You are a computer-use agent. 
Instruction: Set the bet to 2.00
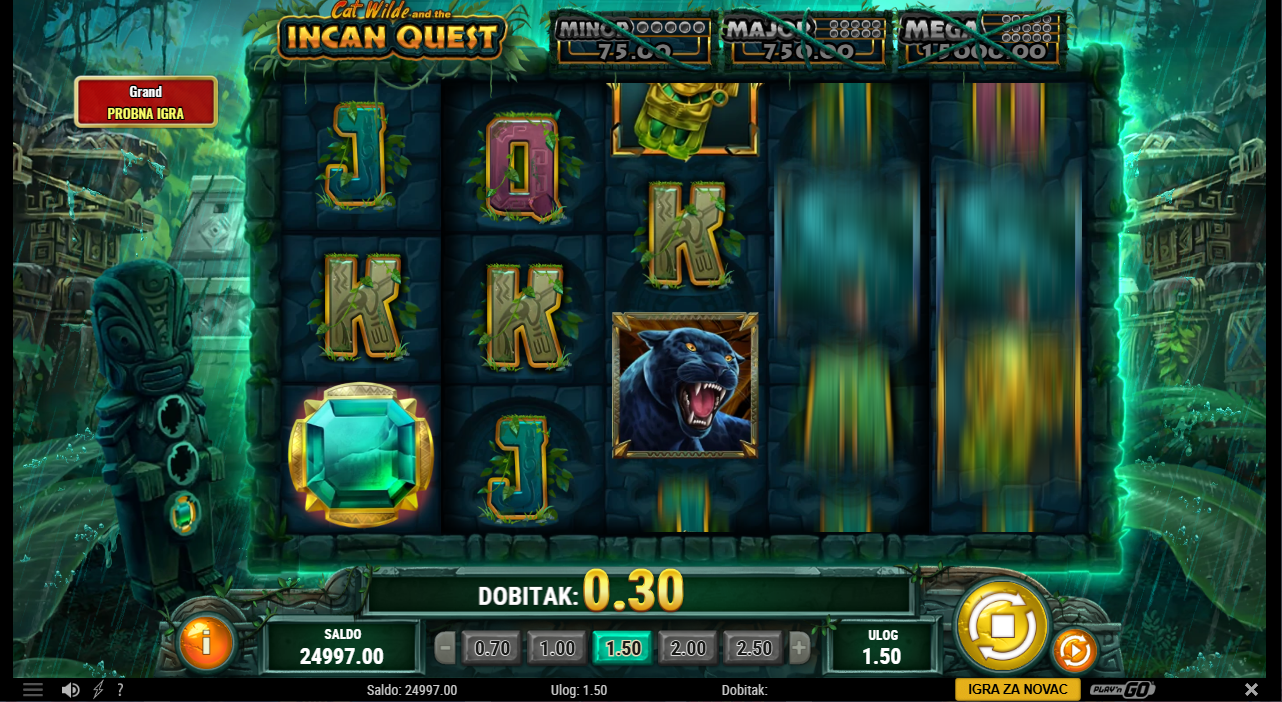tap(688, 648)
